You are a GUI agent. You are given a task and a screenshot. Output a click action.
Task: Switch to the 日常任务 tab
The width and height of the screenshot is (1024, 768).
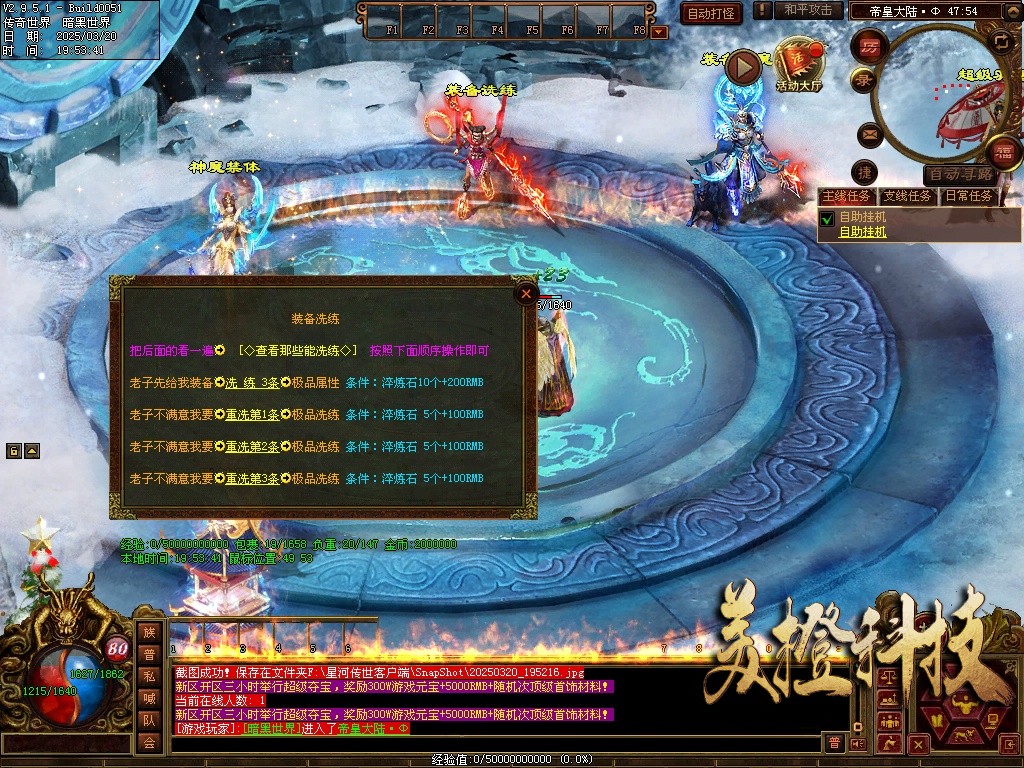pos(969,196)
